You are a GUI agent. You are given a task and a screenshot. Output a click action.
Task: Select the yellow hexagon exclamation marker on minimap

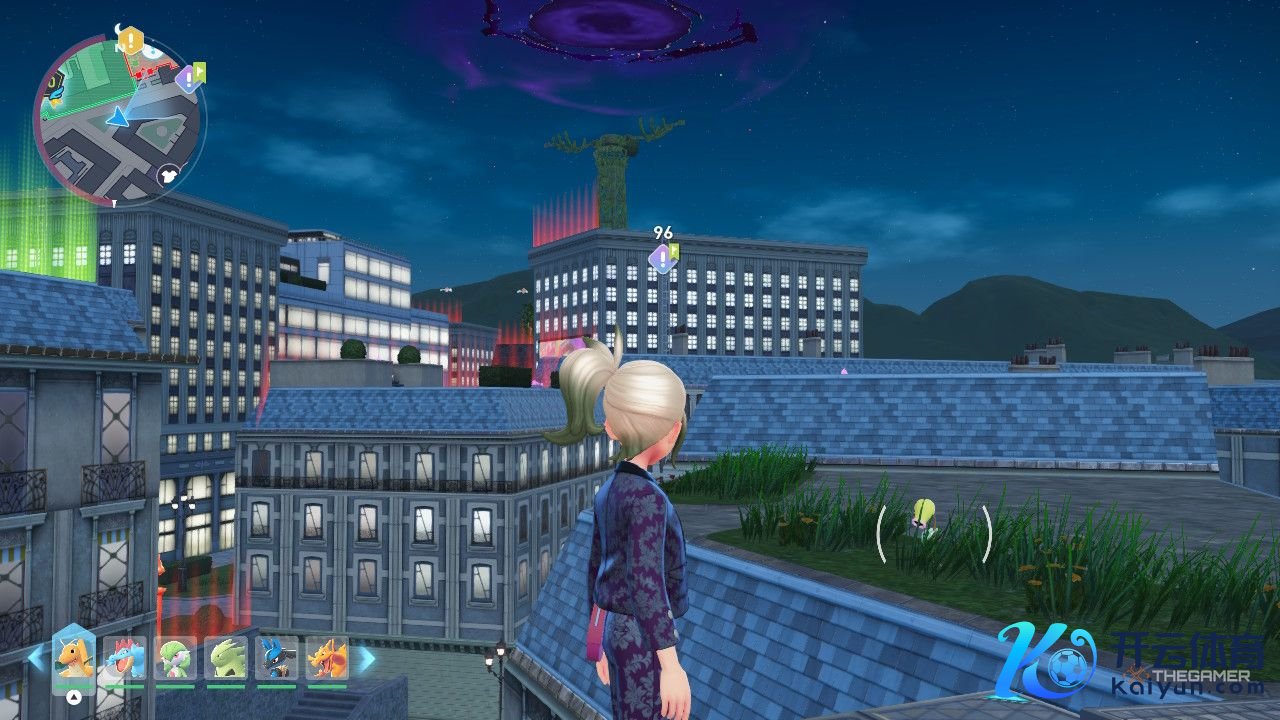[130, 42]
